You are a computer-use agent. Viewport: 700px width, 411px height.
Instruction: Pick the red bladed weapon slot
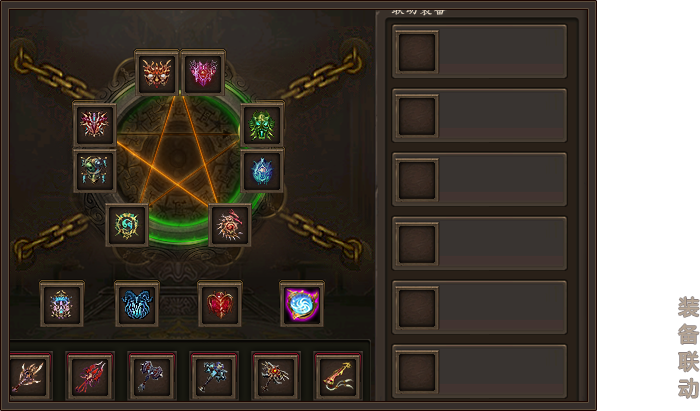point(90,376)
